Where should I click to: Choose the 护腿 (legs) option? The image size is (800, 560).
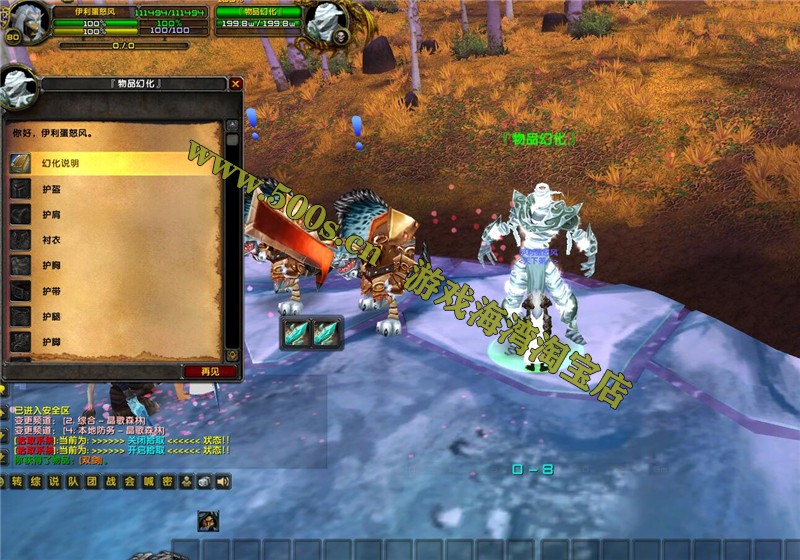tap(50, 316)
